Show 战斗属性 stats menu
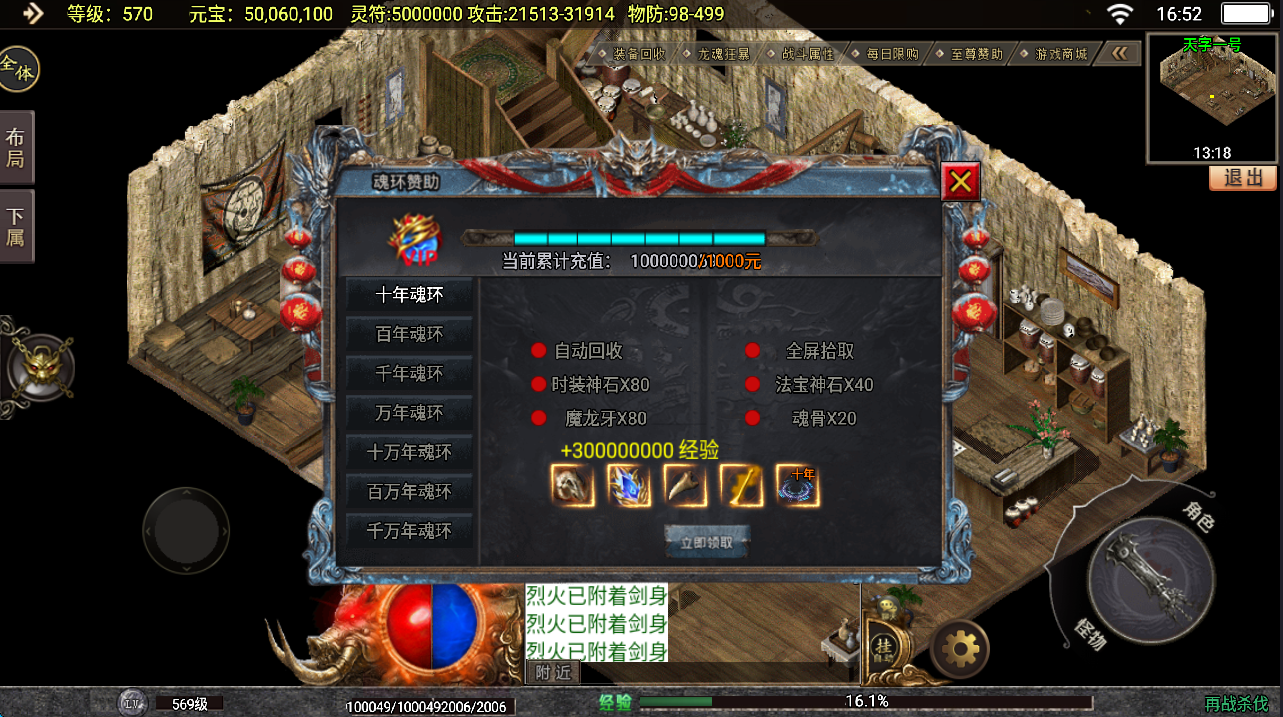The image size is (1283, 717). (x=807, y=54)
